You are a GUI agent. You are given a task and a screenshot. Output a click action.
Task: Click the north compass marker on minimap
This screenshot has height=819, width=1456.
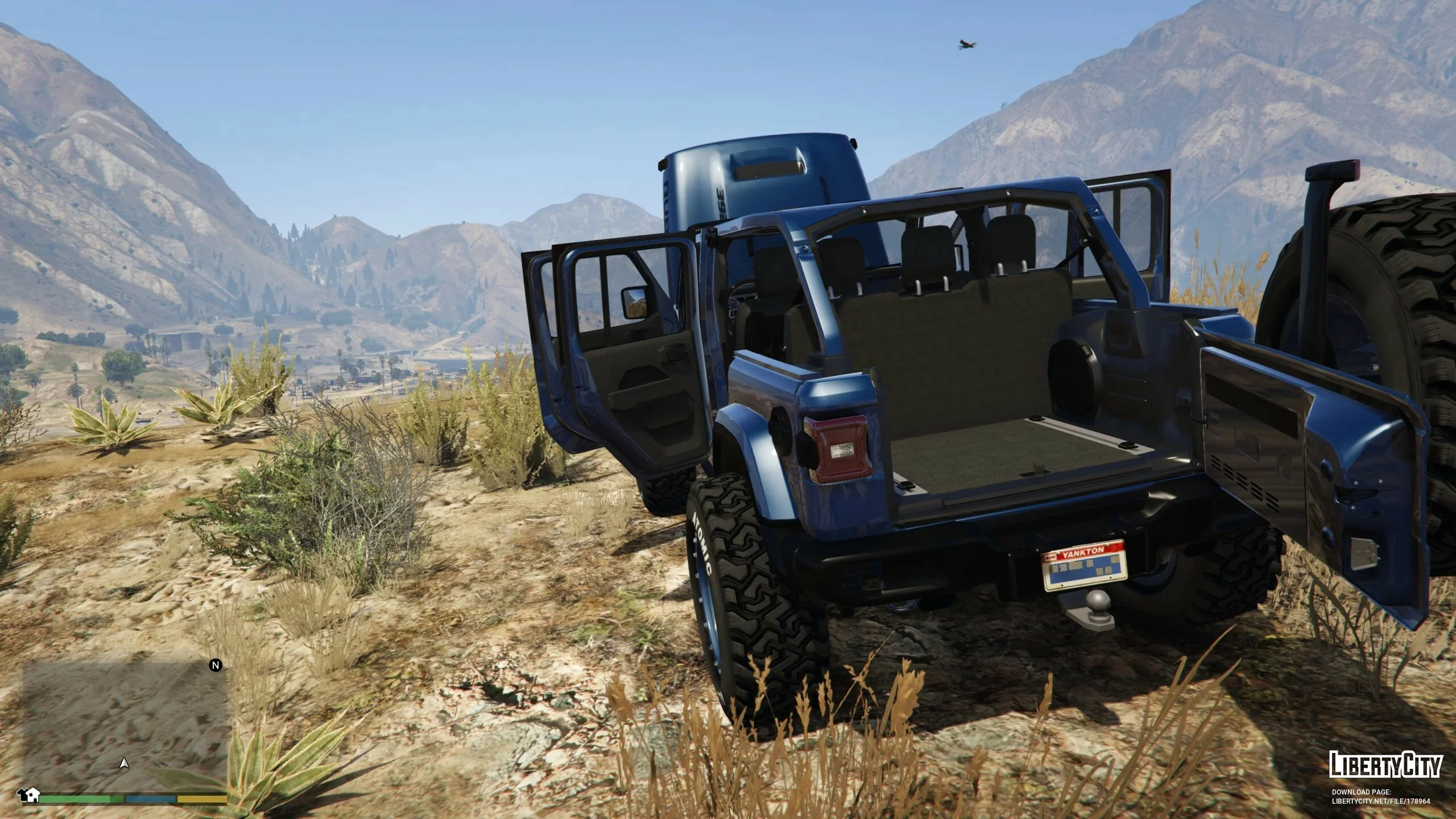[x=216, y=665]
